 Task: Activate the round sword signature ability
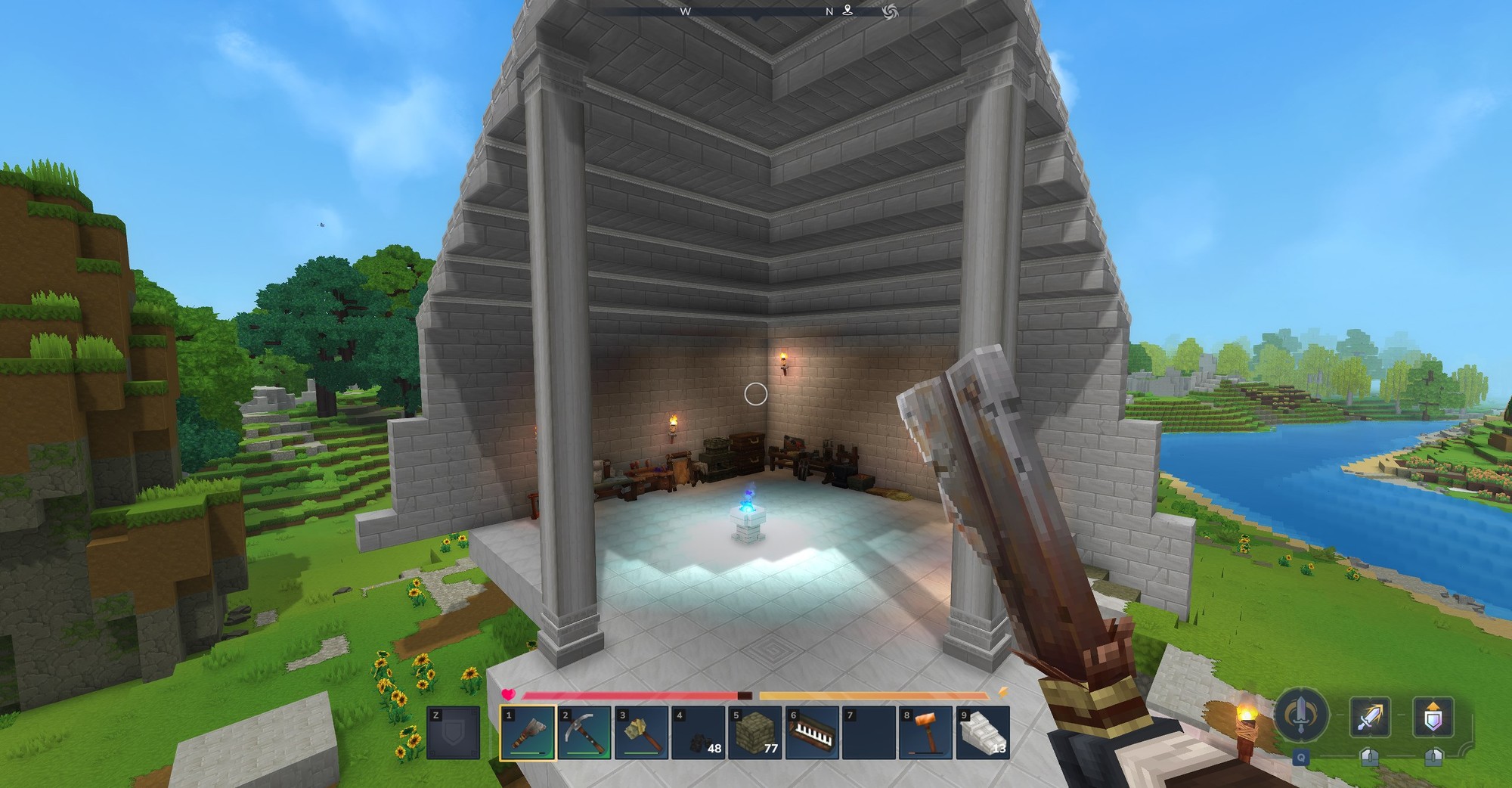(x=1300, y=715)
